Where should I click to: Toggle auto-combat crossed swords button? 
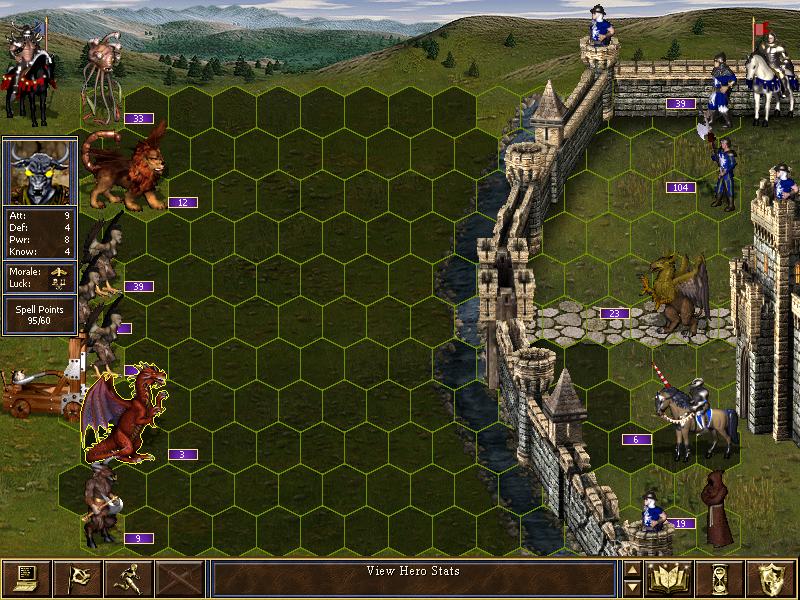[x=180, y=578]
